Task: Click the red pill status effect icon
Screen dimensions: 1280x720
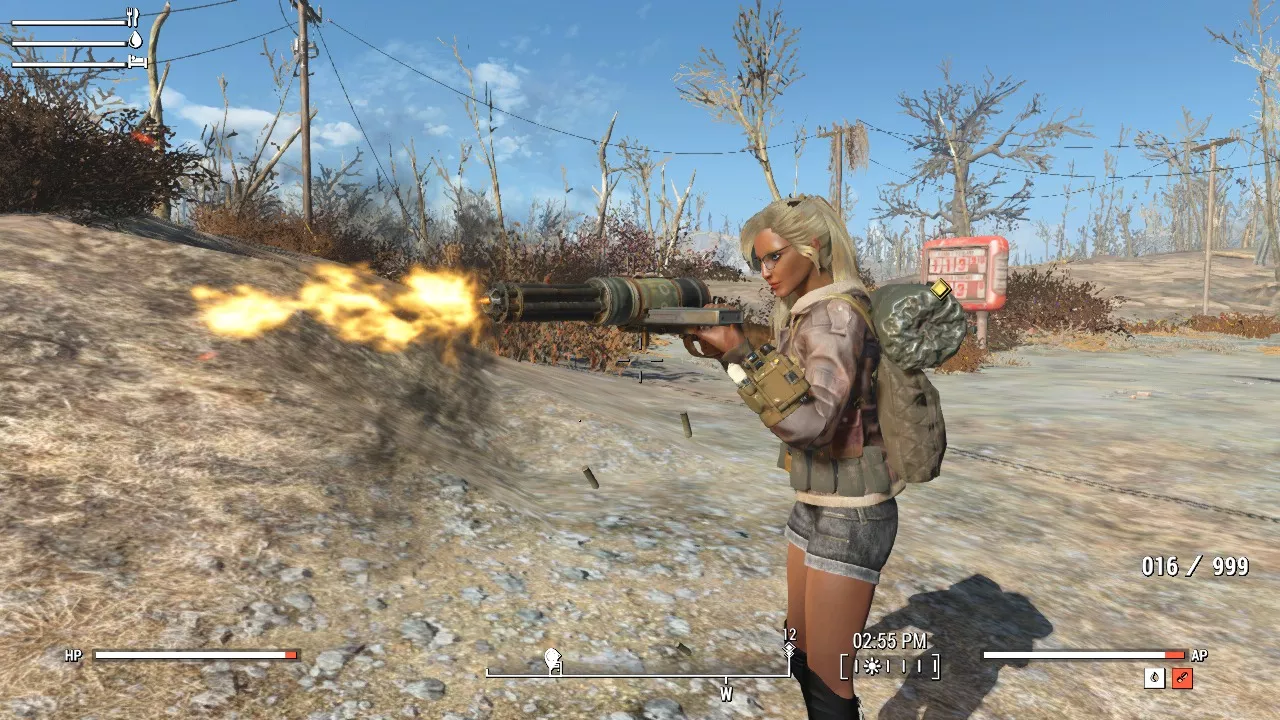Action: tap(1182, 678)
